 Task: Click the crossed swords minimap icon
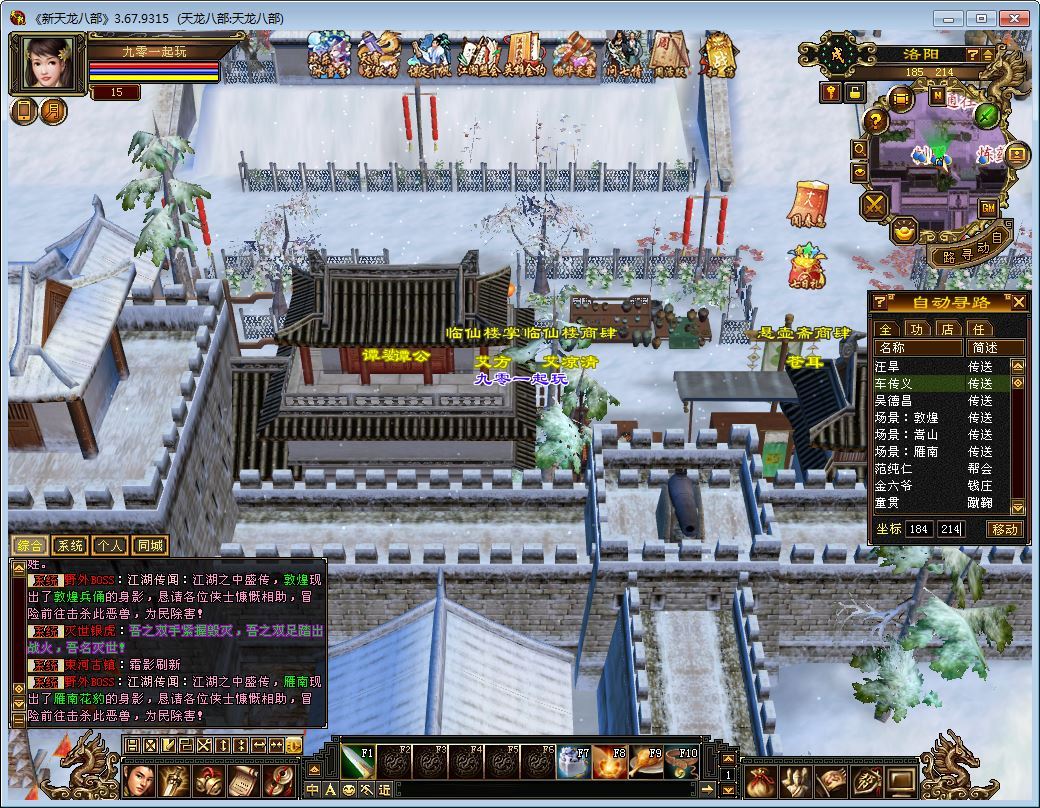(x=875, y=205)
